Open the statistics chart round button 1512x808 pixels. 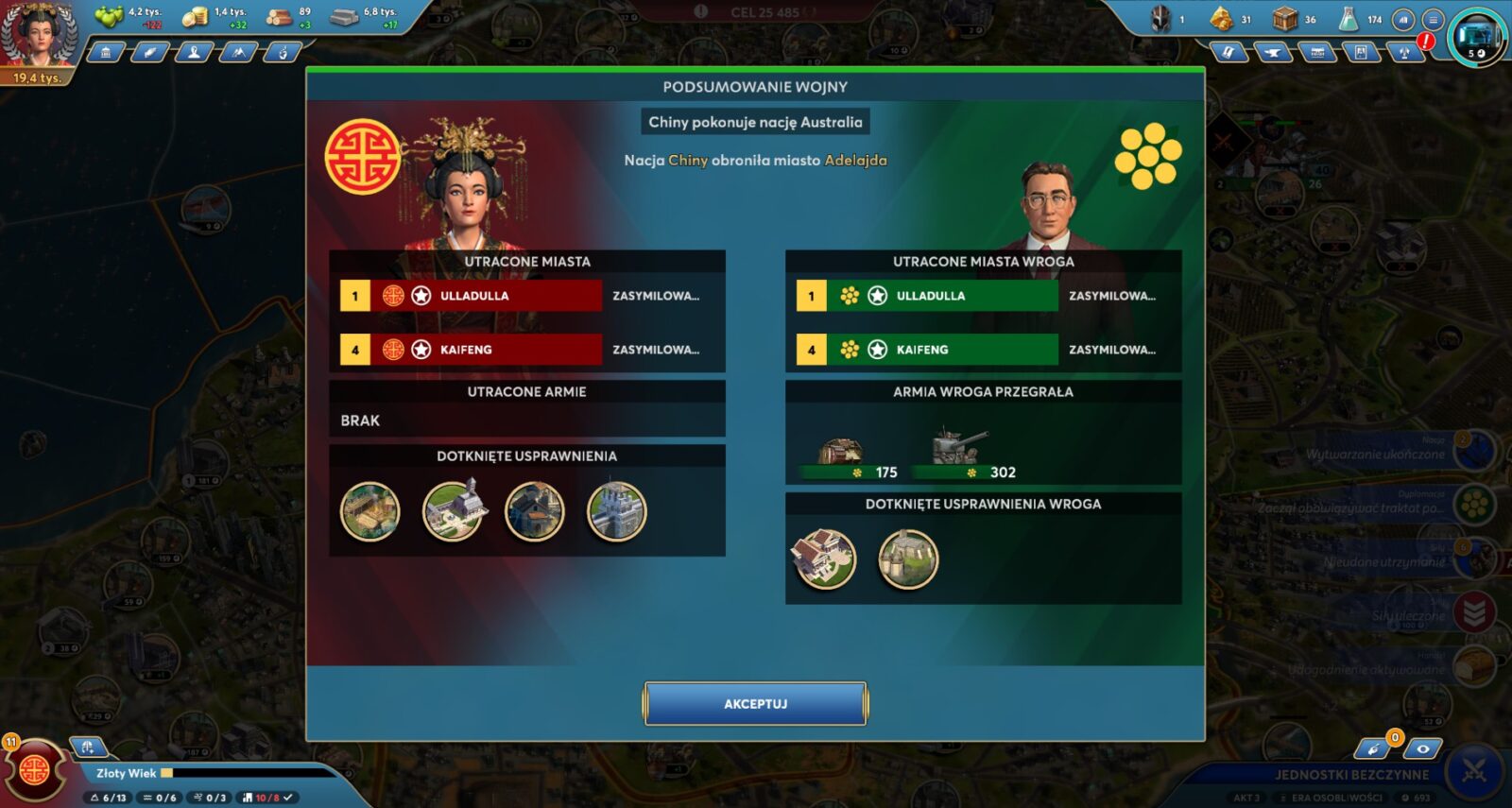[x=1404, y=19]
